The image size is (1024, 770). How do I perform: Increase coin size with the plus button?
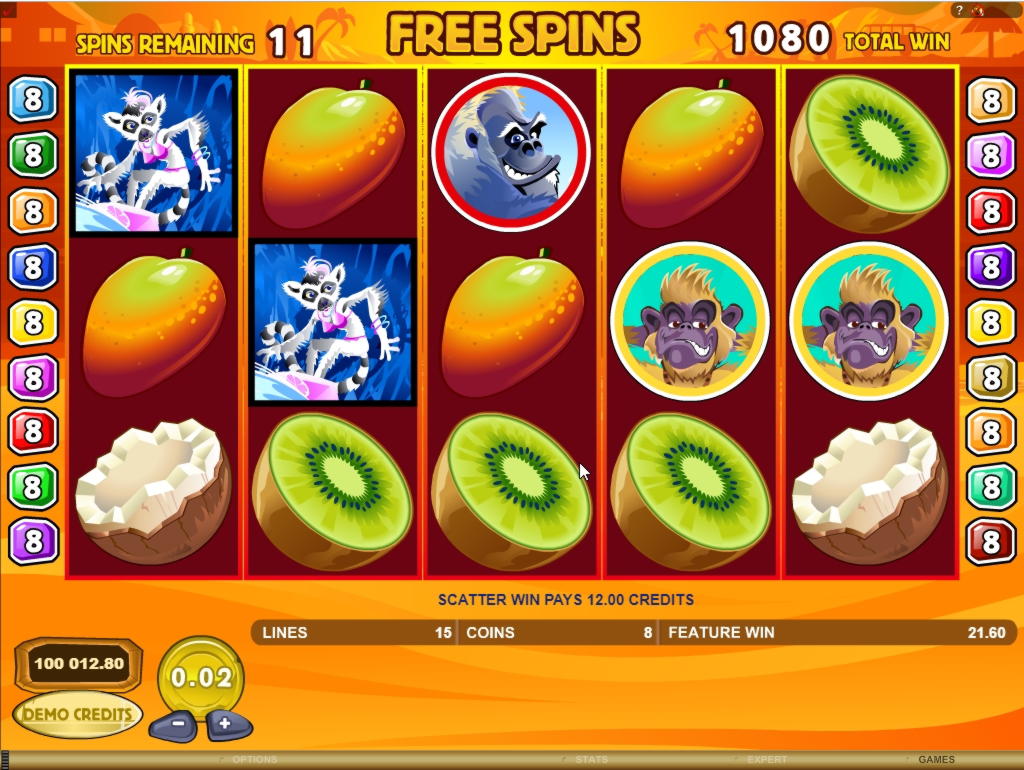coord(225,723)
